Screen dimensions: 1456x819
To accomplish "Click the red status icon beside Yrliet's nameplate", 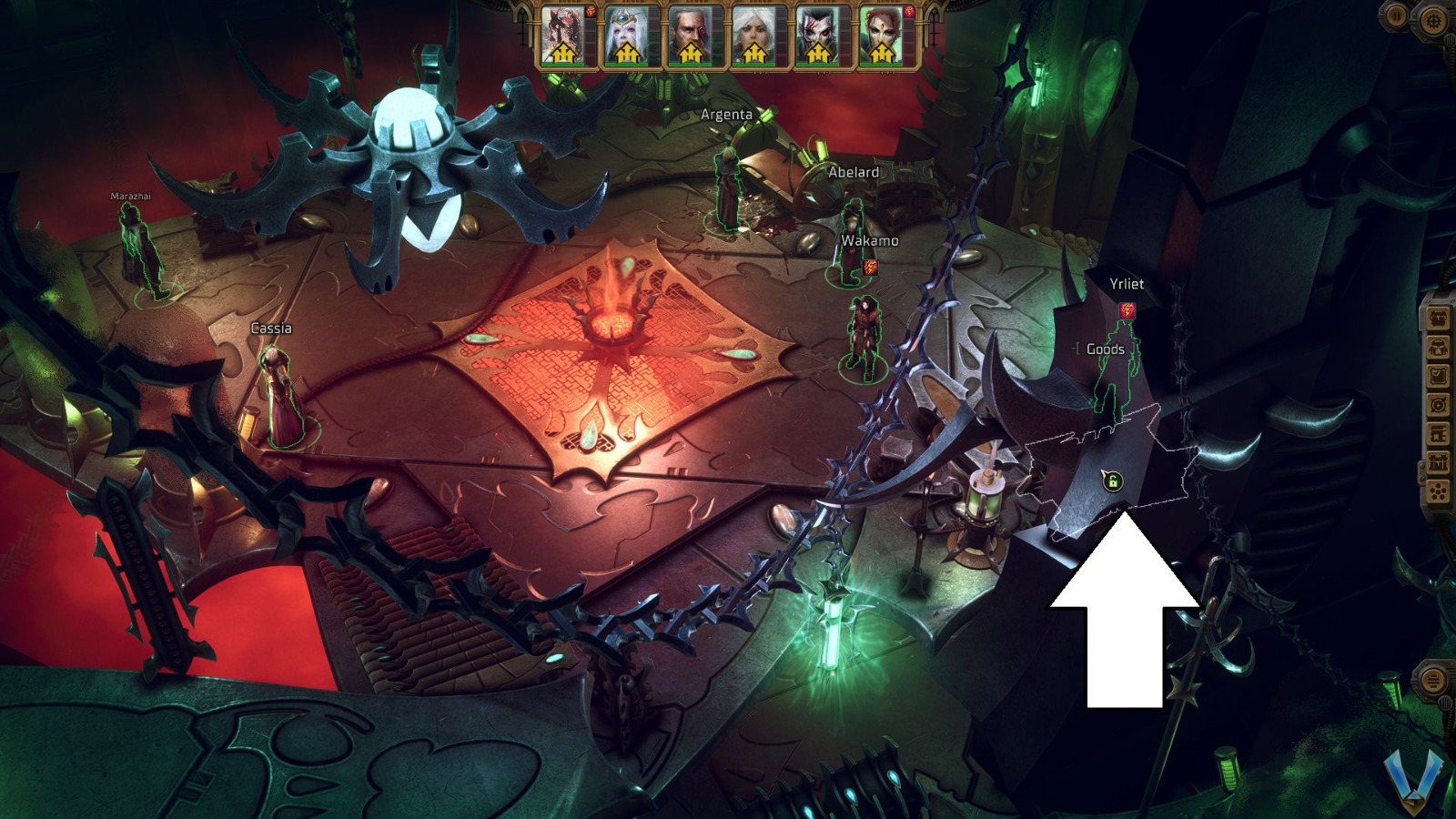I will click(1127, 310).
